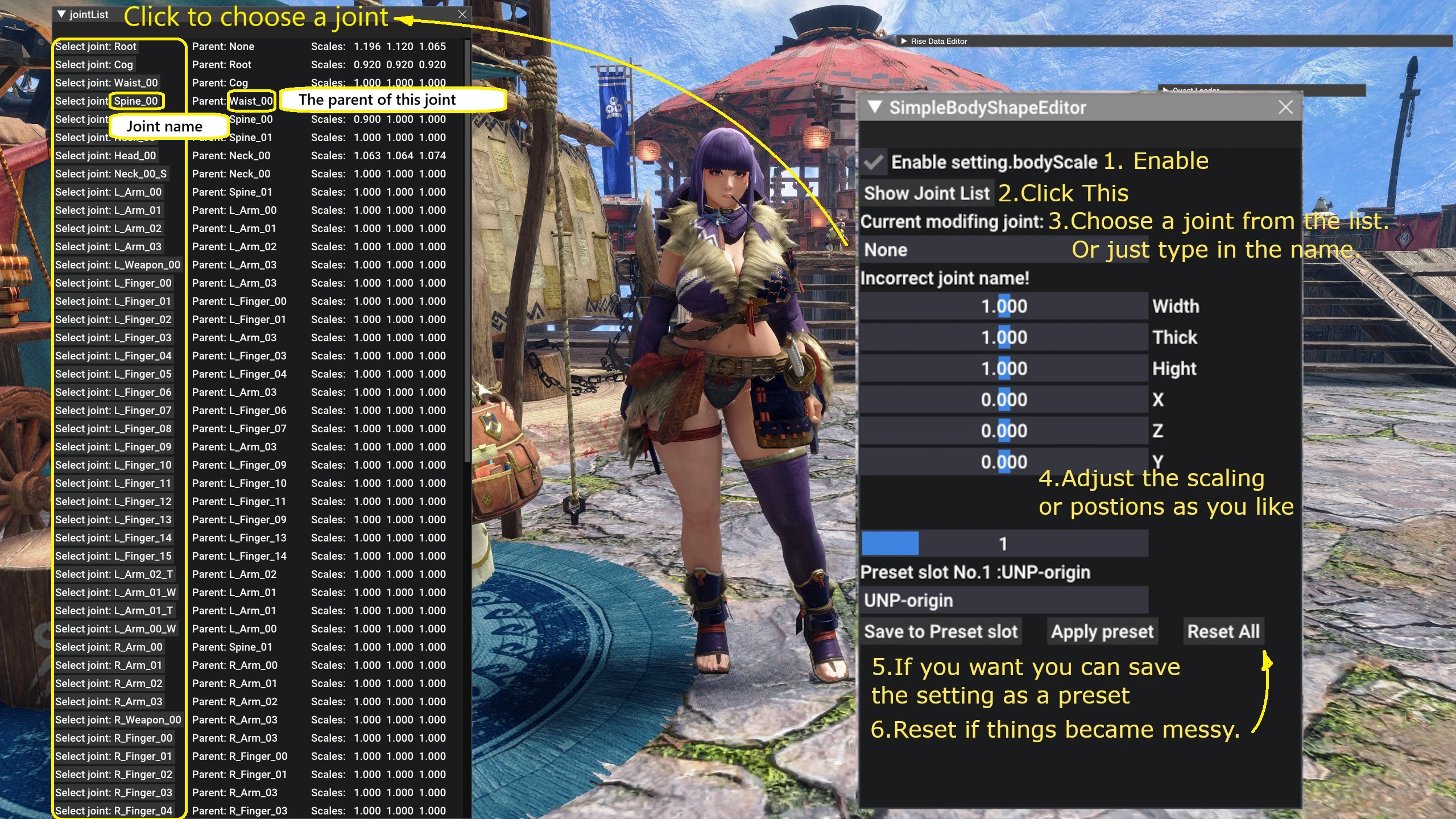Apply the current preset

(x=1102, y=631)
